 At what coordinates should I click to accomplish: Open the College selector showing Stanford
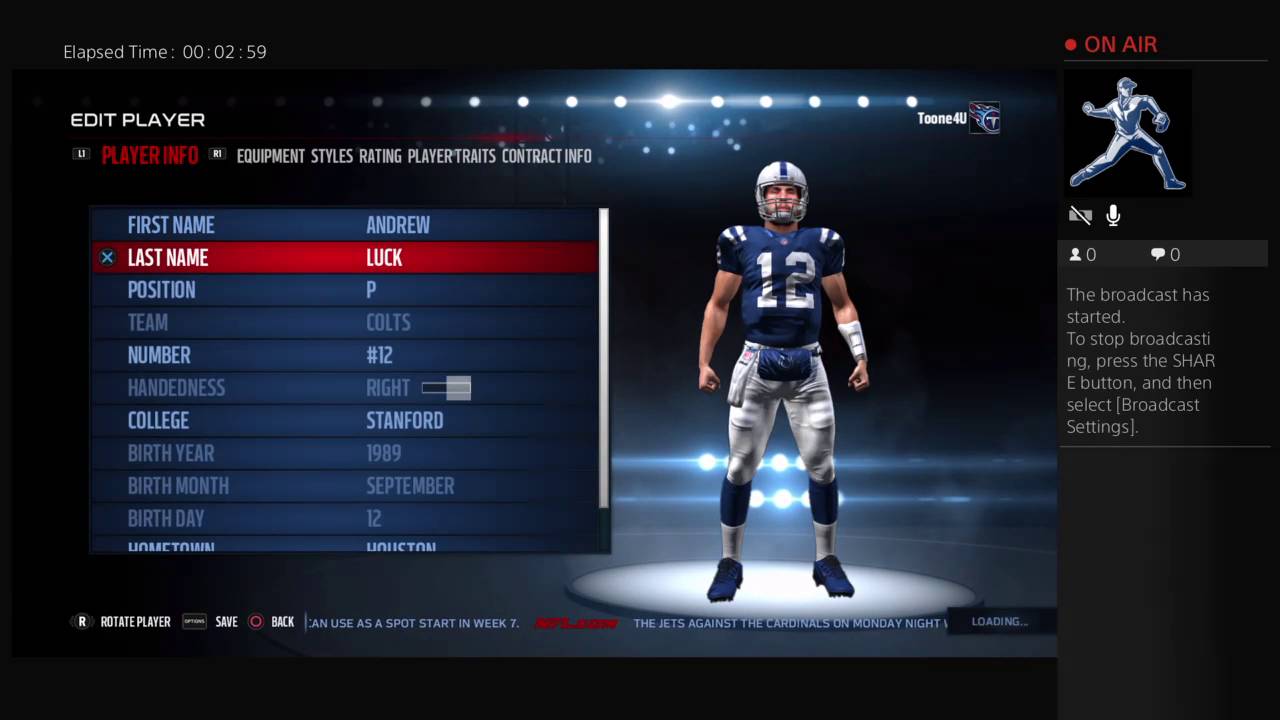404,420
